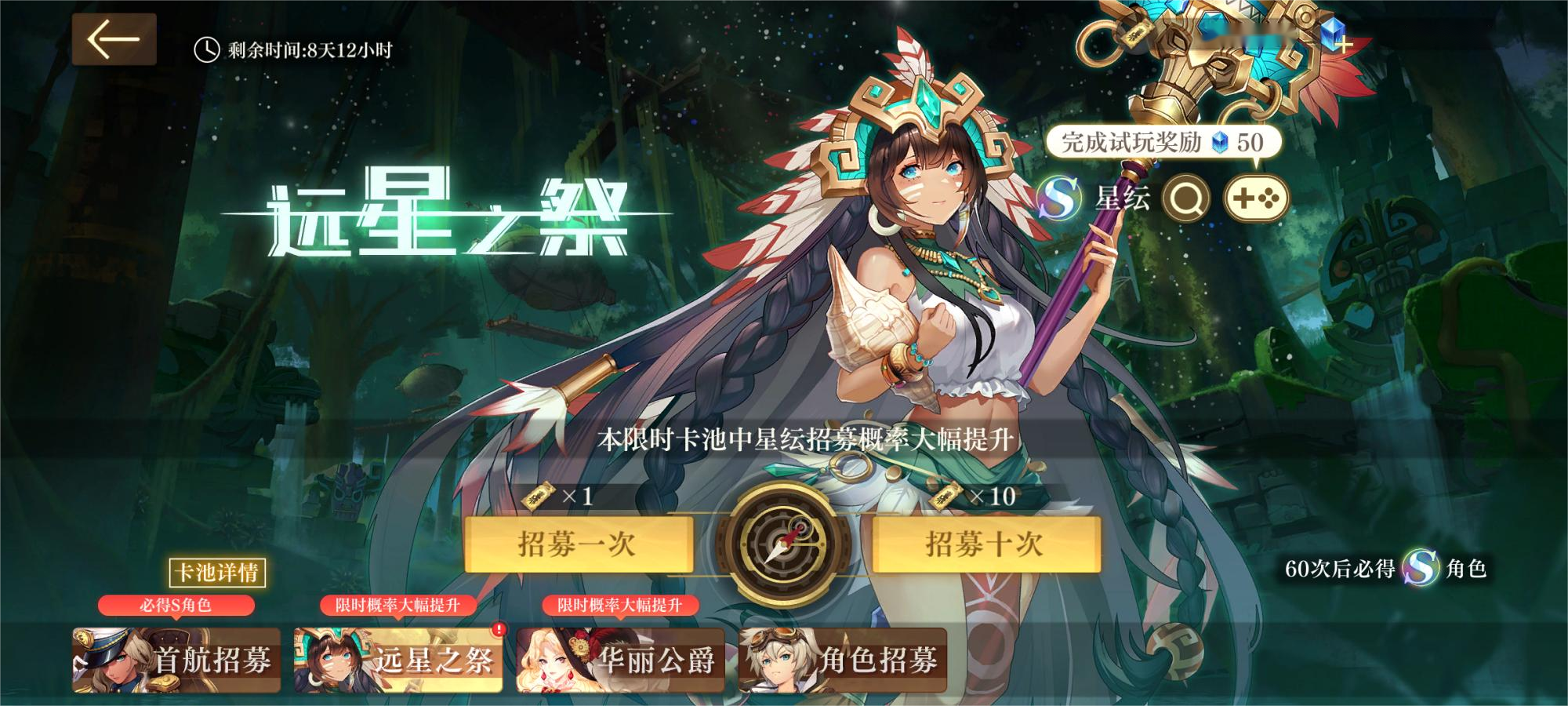This screenshot has height=706, width=1568.
Task: Switch to the 首航招募 banner
Action: (176, 660)
